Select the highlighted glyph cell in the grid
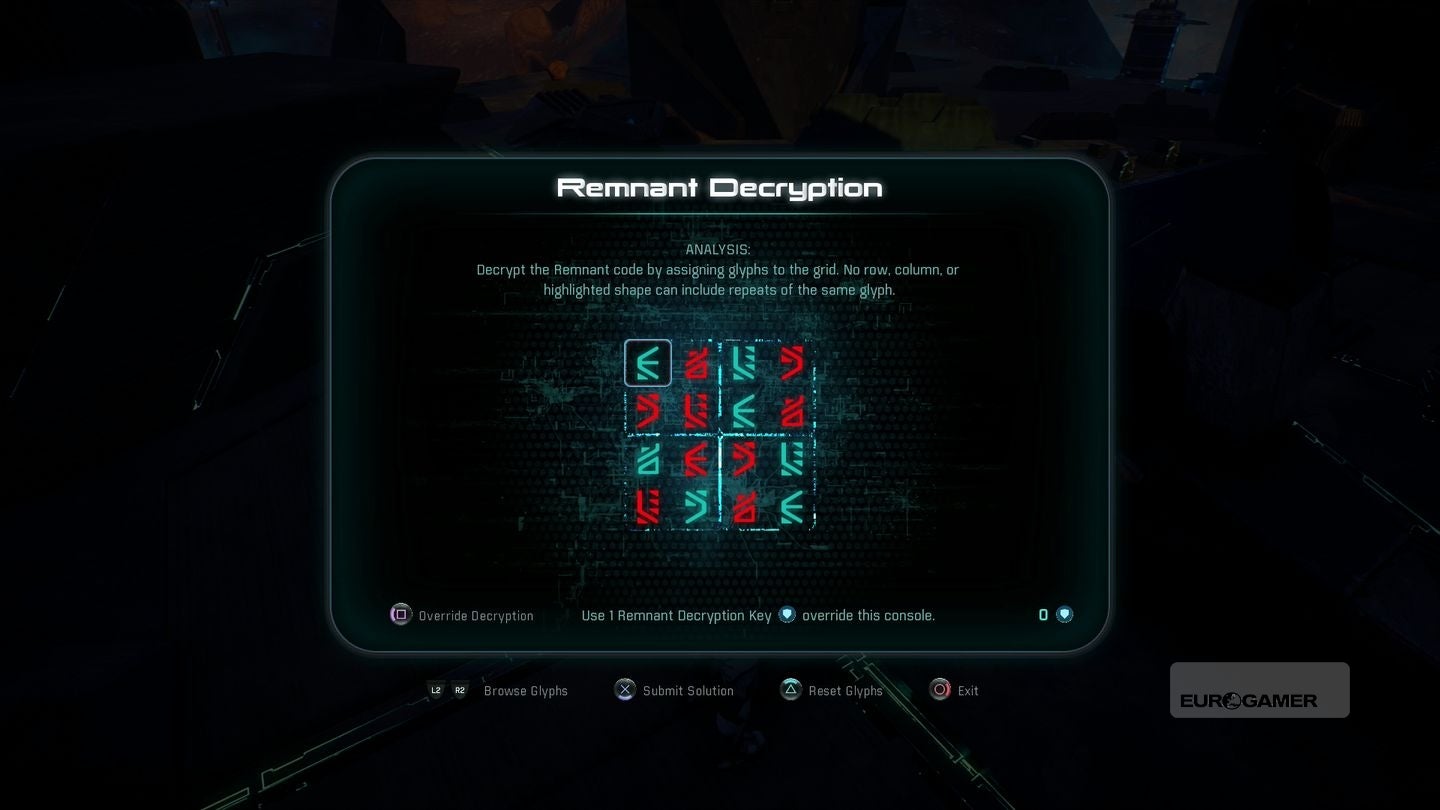 (x=648, y=363)
